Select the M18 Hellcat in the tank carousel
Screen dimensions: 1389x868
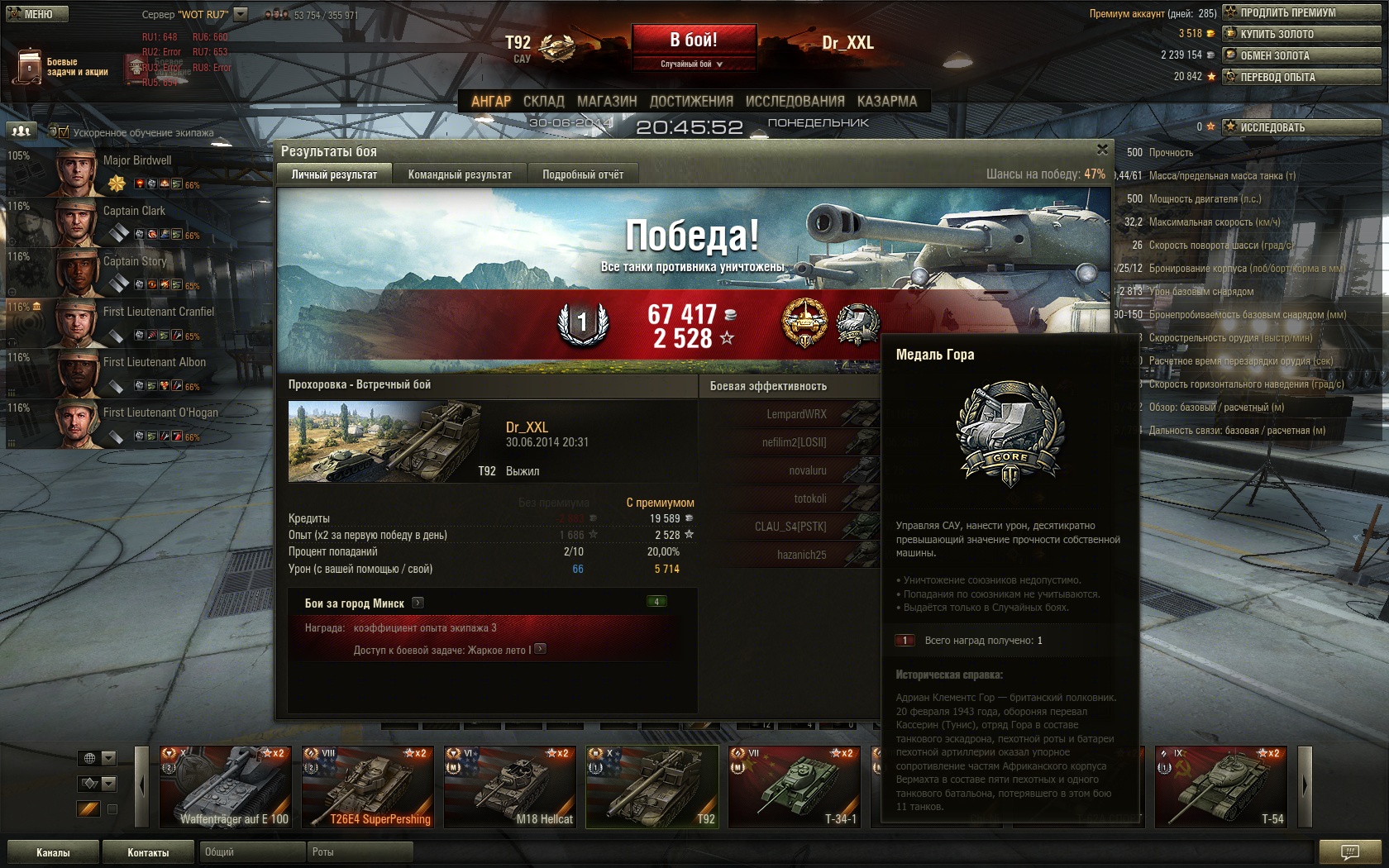509,786
